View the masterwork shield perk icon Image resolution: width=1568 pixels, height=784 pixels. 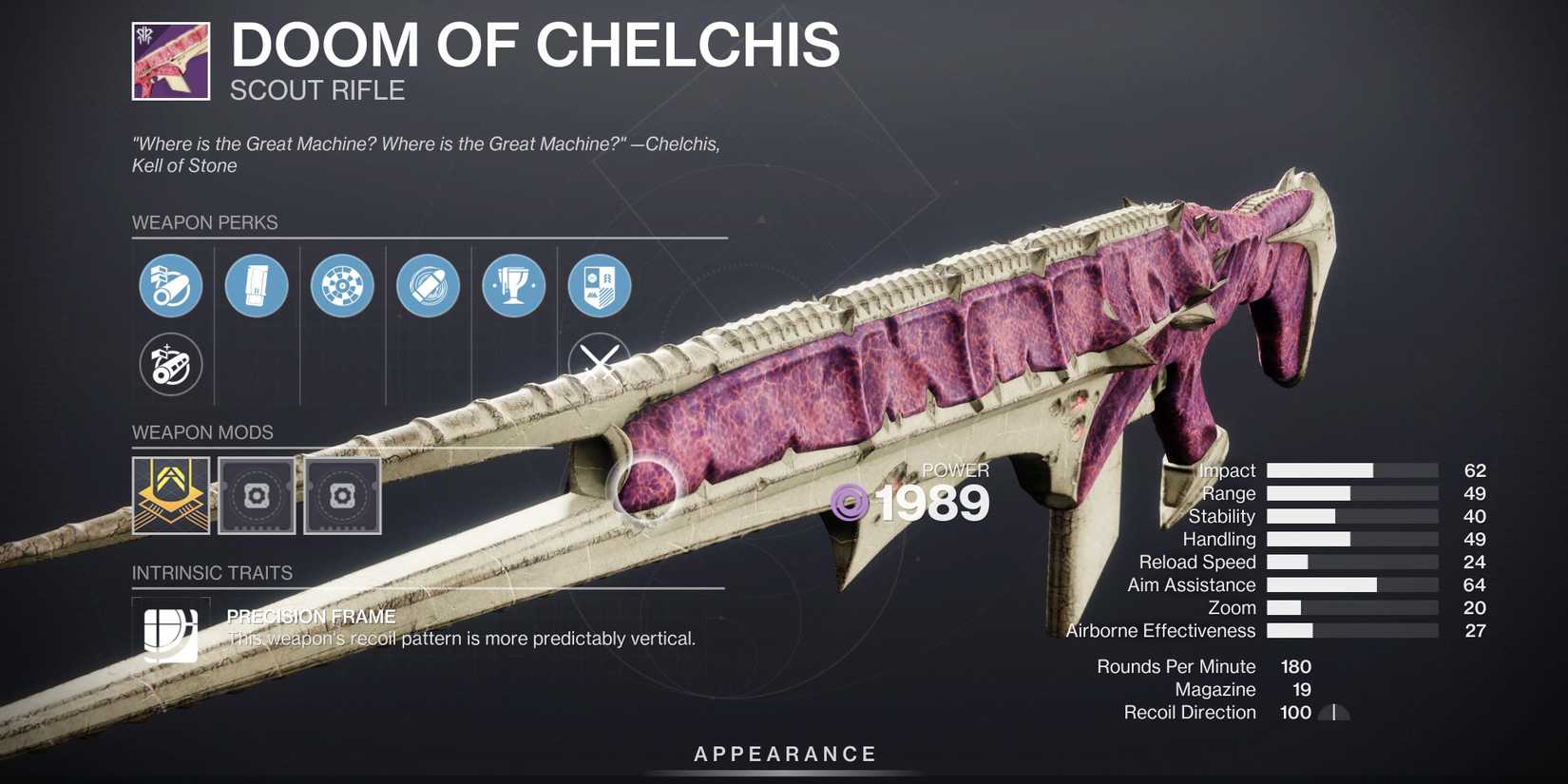pyautogui.click(x=598, y=285)
